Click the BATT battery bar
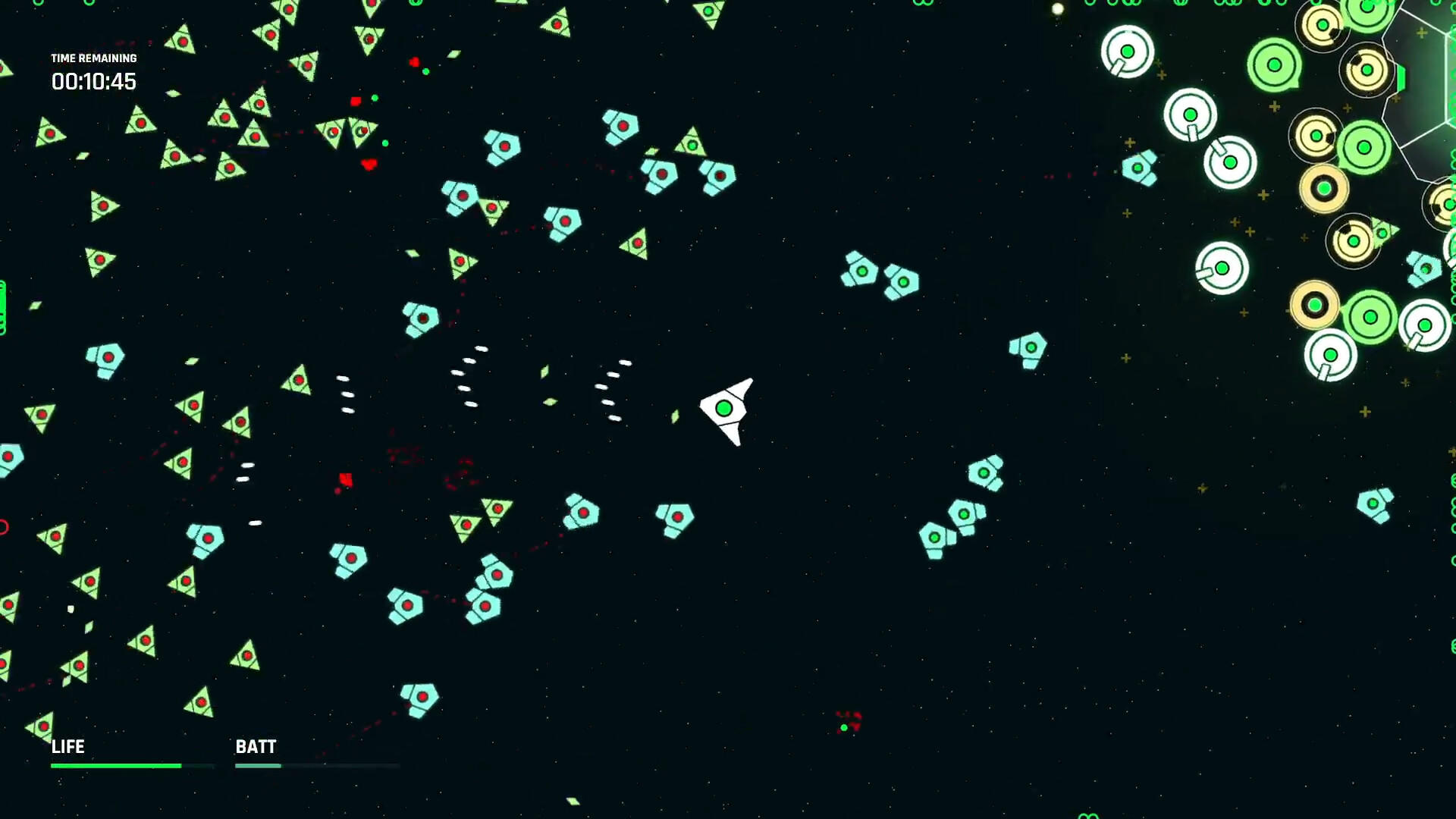This screenshot has width=1456, height=819. pyautogui.click(x=258, y=766)
